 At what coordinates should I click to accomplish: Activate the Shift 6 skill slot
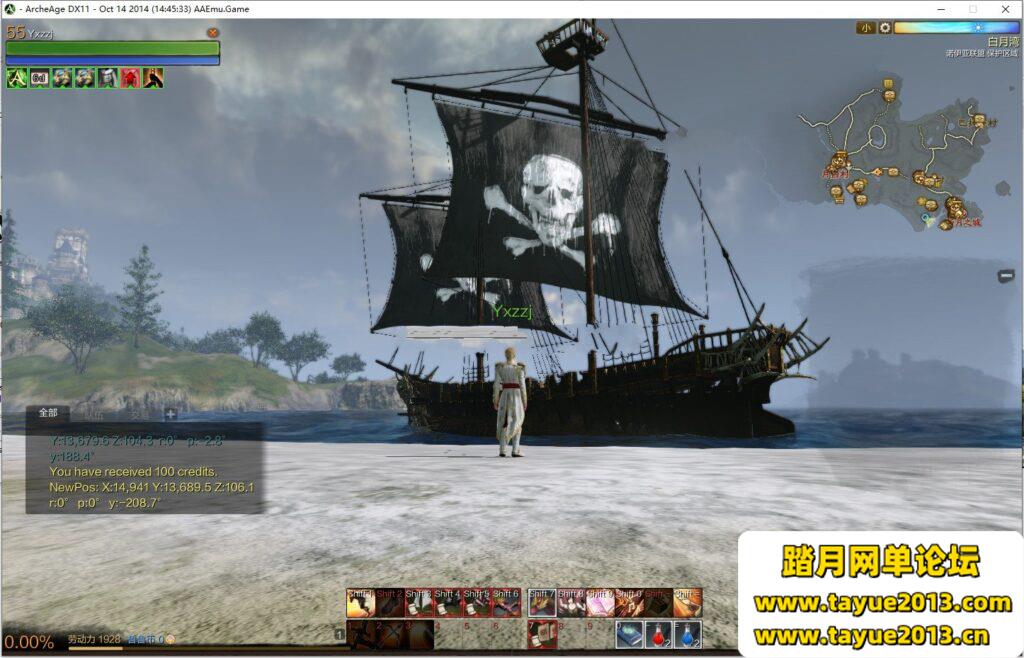506,603
